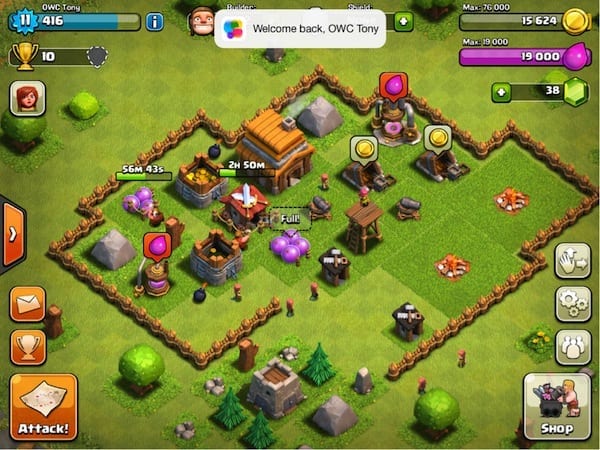Add gems with the green plus button

pyautogui.click(x=503, y=93)
